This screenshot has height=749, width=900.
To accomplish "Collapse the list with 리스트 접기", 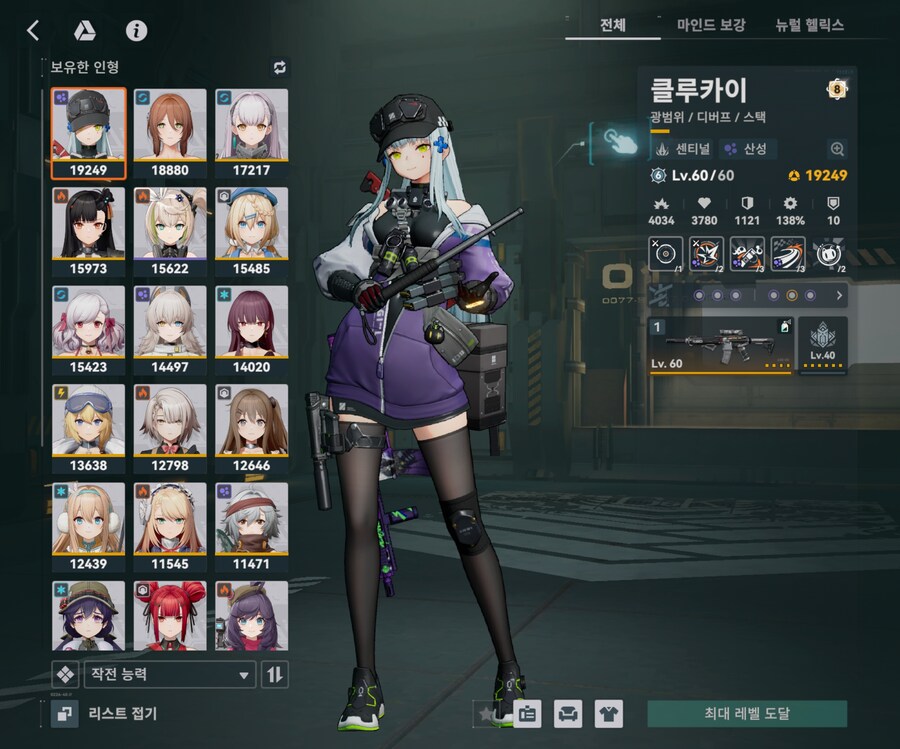I will coord(105,713).
